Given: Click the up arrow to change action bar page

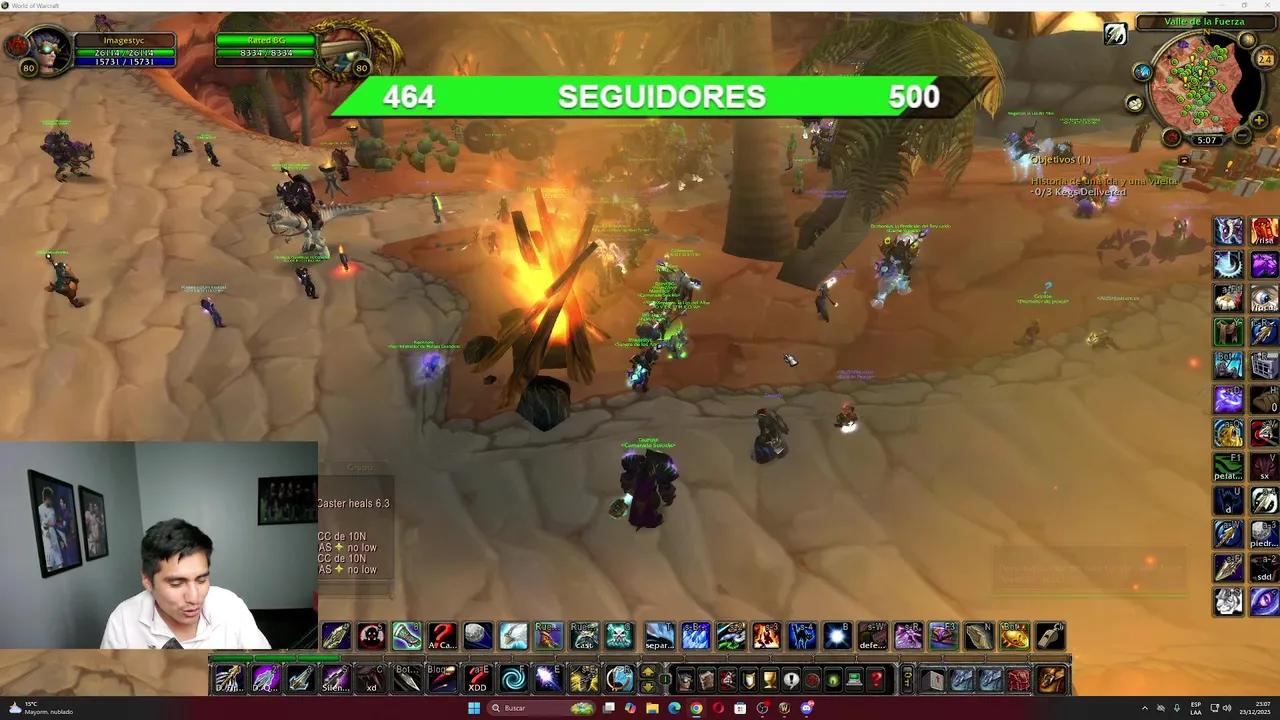Looking at the screenshot, I should tap(647, 671).
